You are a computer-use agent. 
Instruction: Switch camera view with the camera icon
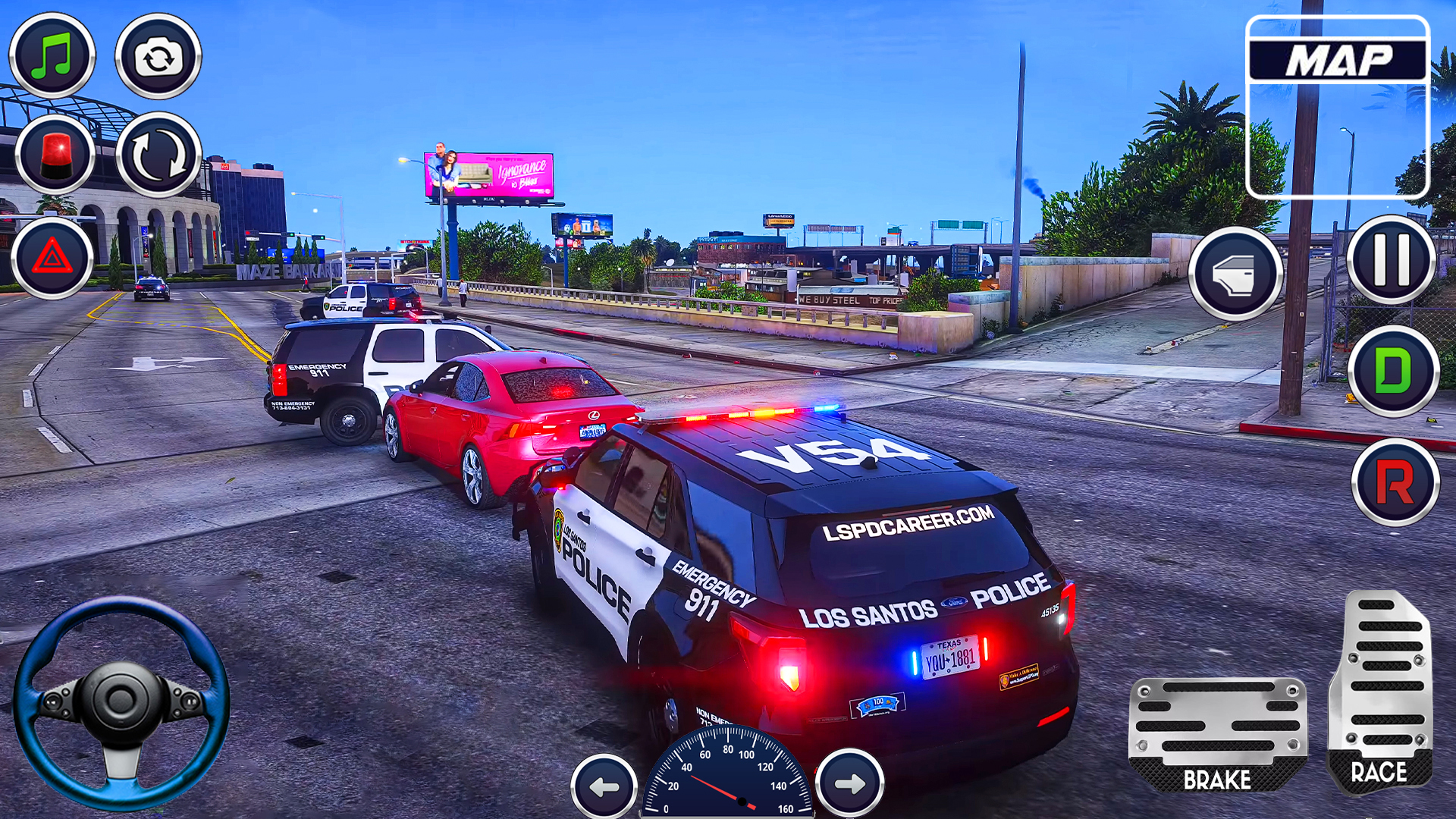point(158,56)
